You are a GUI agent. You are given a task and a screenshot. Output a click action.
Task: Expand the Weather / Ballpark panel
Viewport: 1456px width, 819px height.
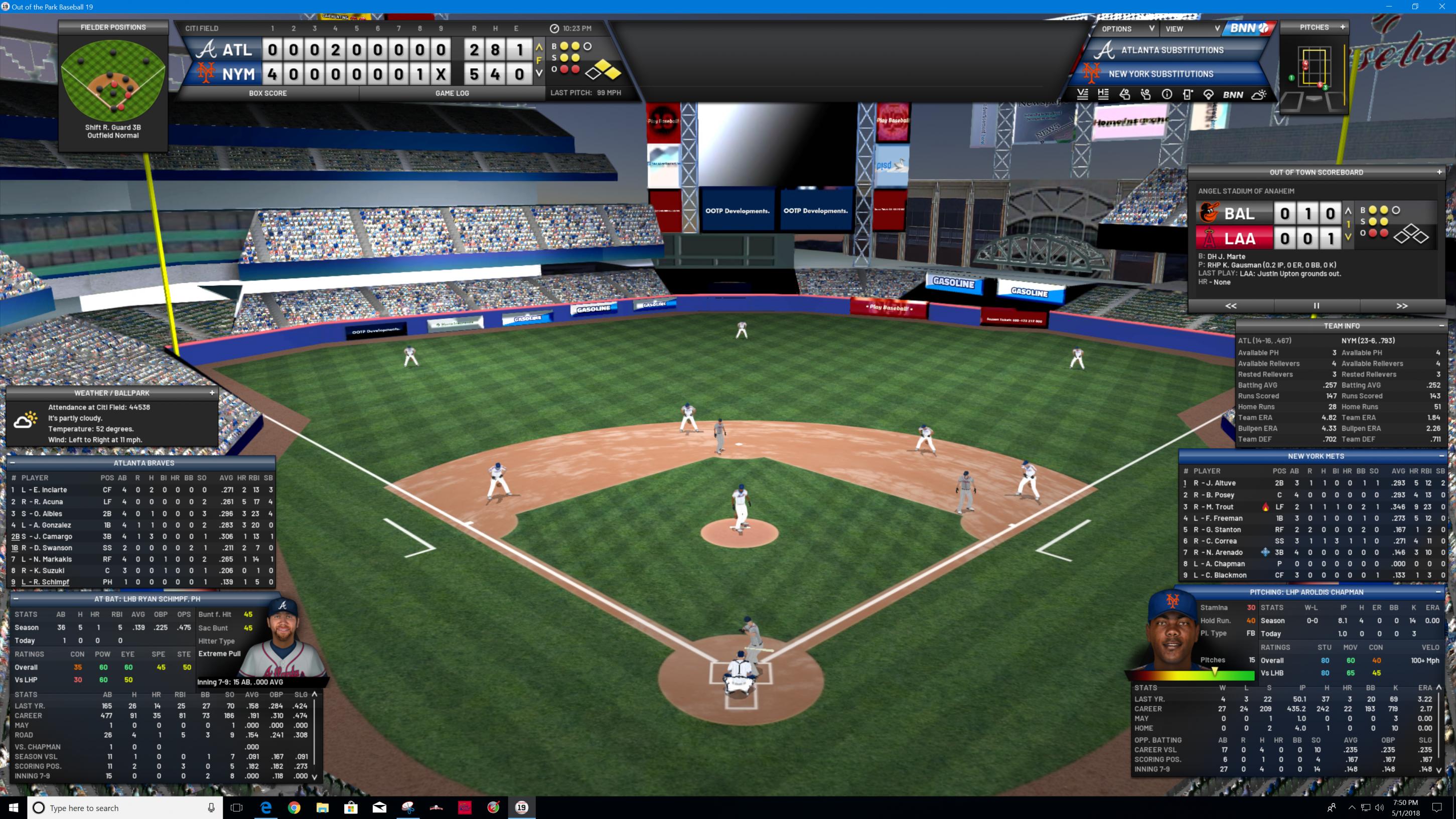coord(212,393)
